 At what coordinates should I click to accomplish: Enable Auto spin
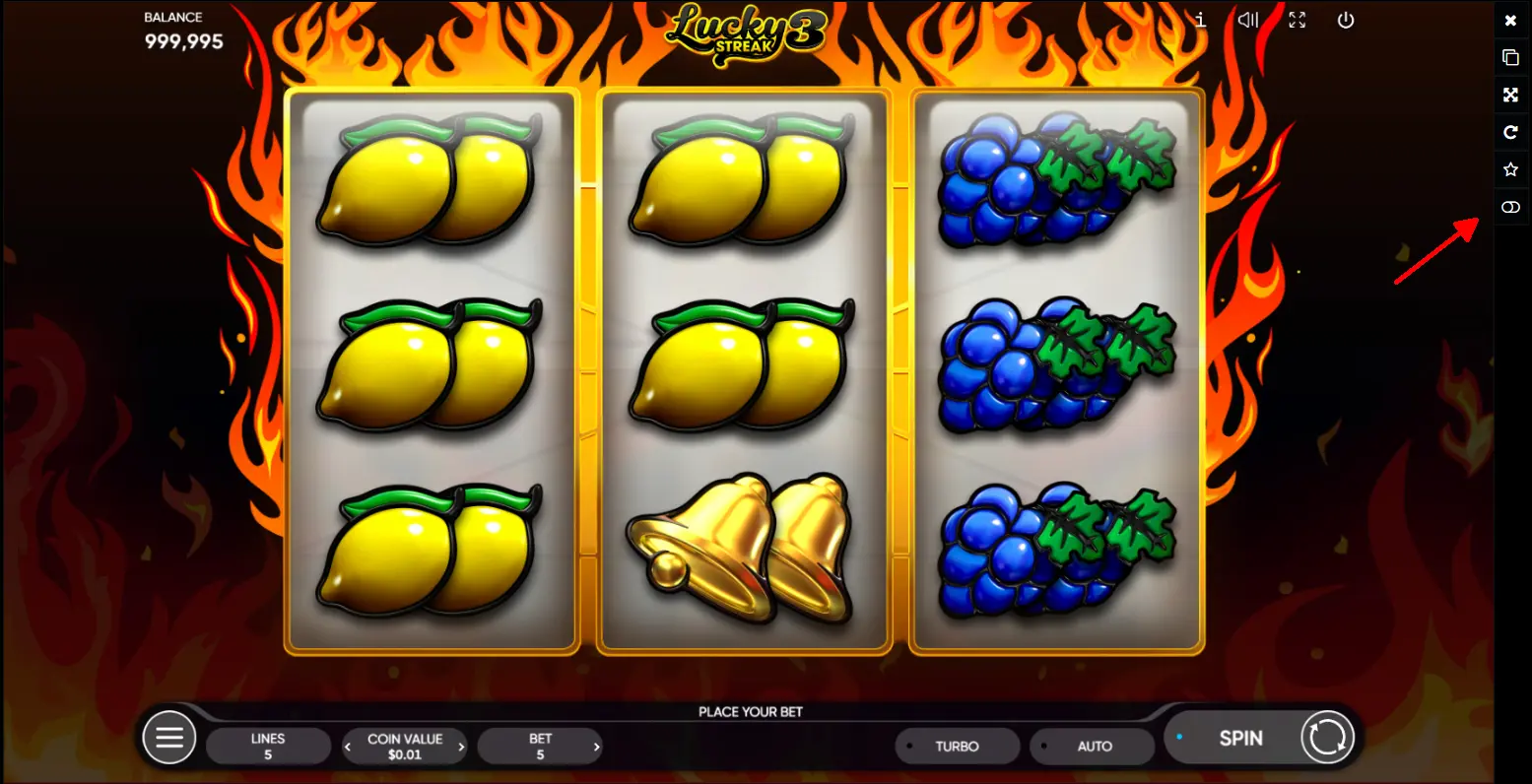[1092, 747]
